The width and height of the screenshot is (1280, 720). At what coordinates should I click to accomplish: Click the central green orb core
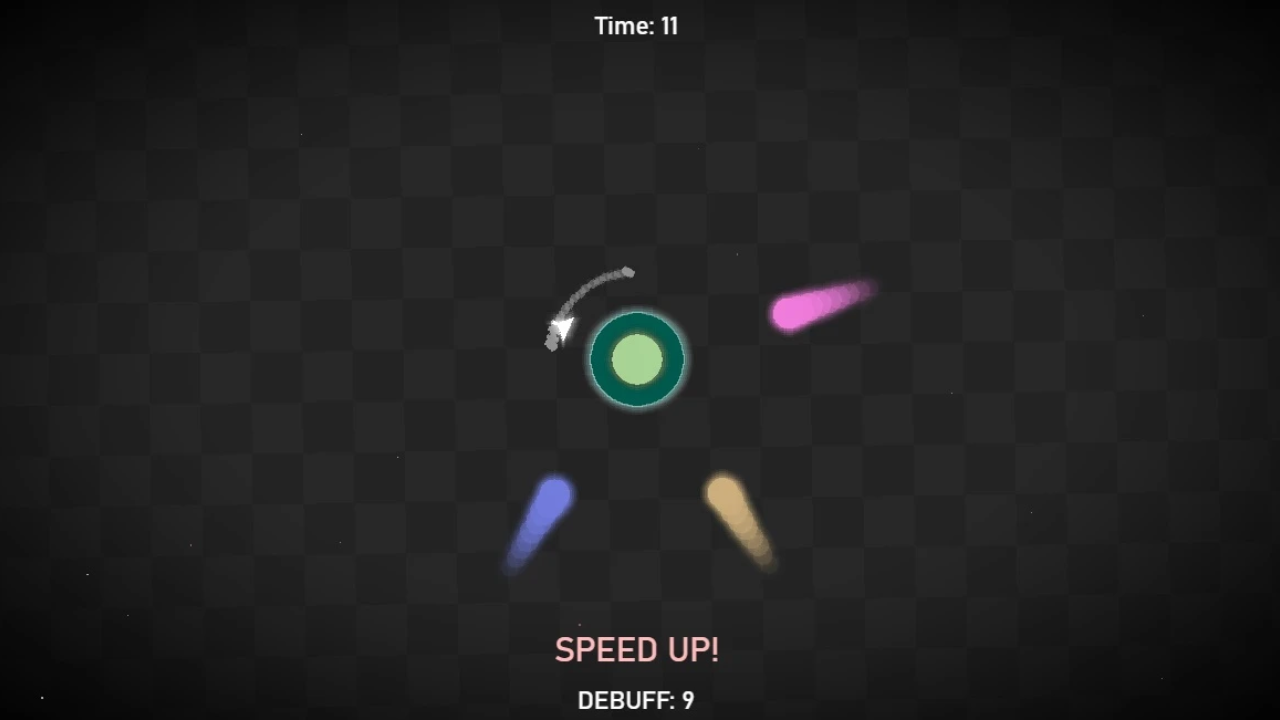(x=636, y=360)
